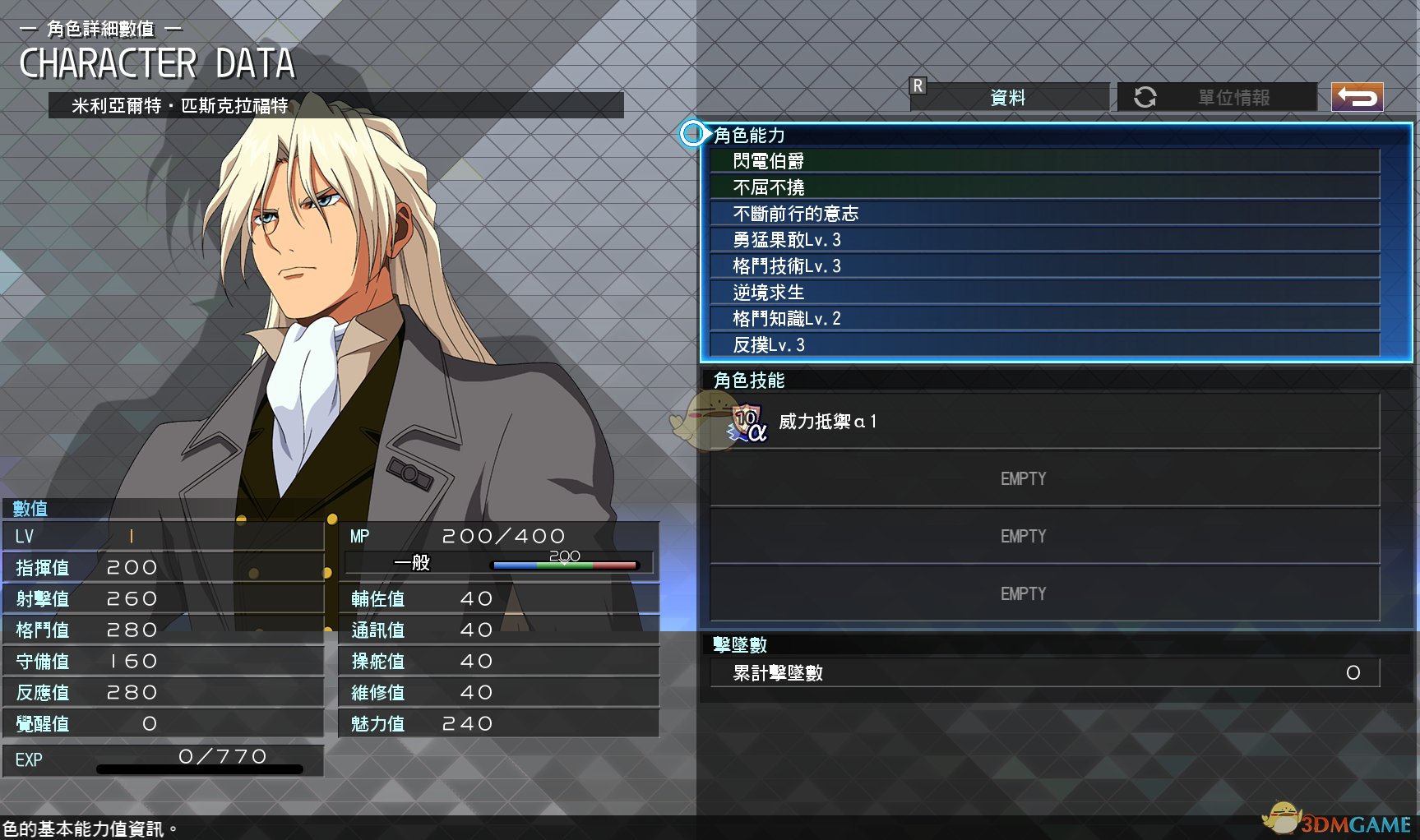Switch to the 資料 tab
This screenshot has width=1420, height=840.
[x=1009, y=97]
